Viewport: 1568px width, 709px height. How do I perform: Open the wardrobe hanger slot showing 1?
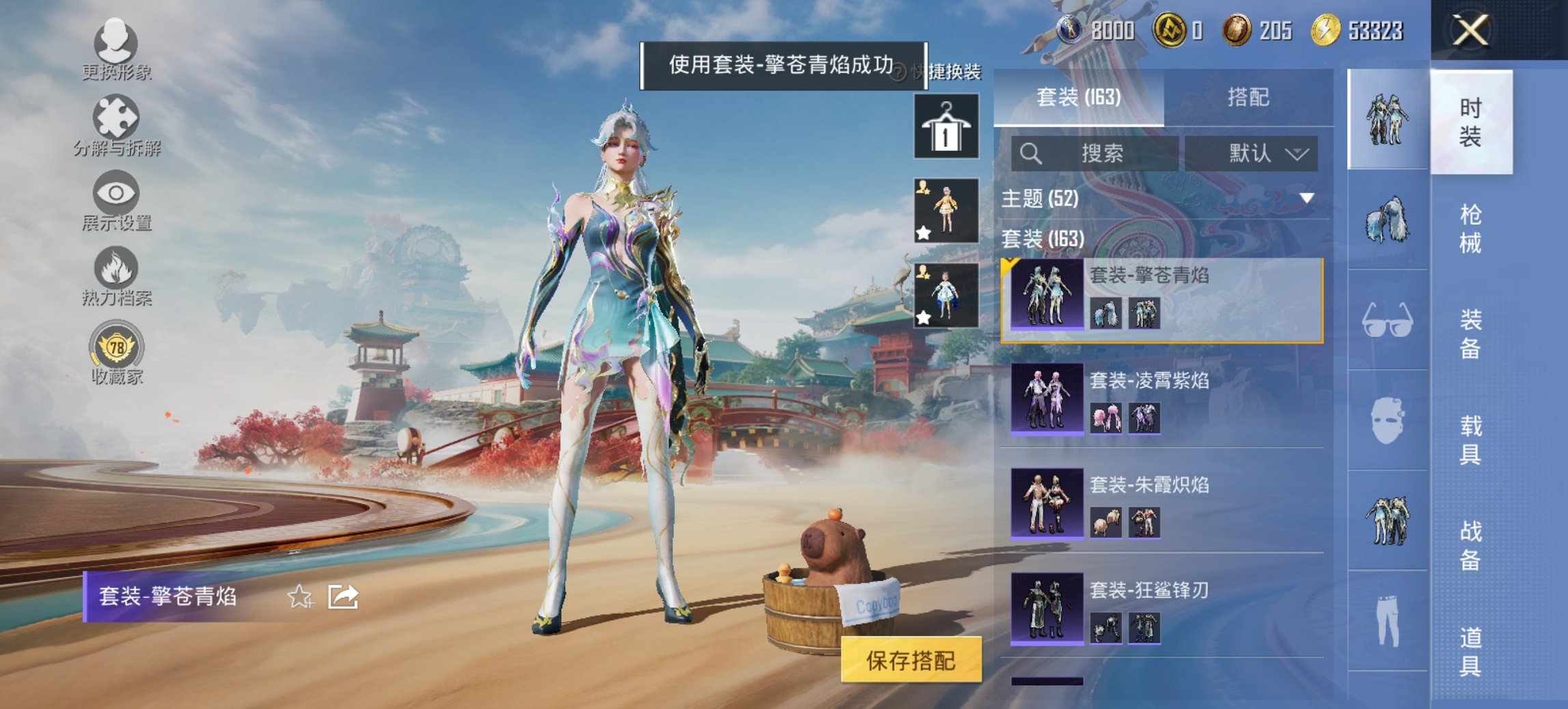pos(946,127)
